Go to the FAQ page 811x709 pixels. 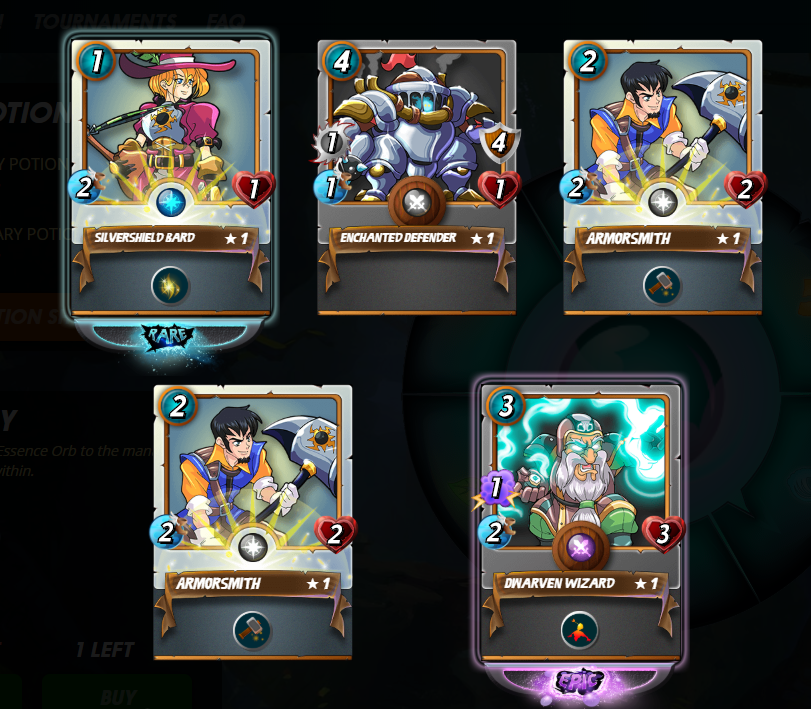pos(226,20)
